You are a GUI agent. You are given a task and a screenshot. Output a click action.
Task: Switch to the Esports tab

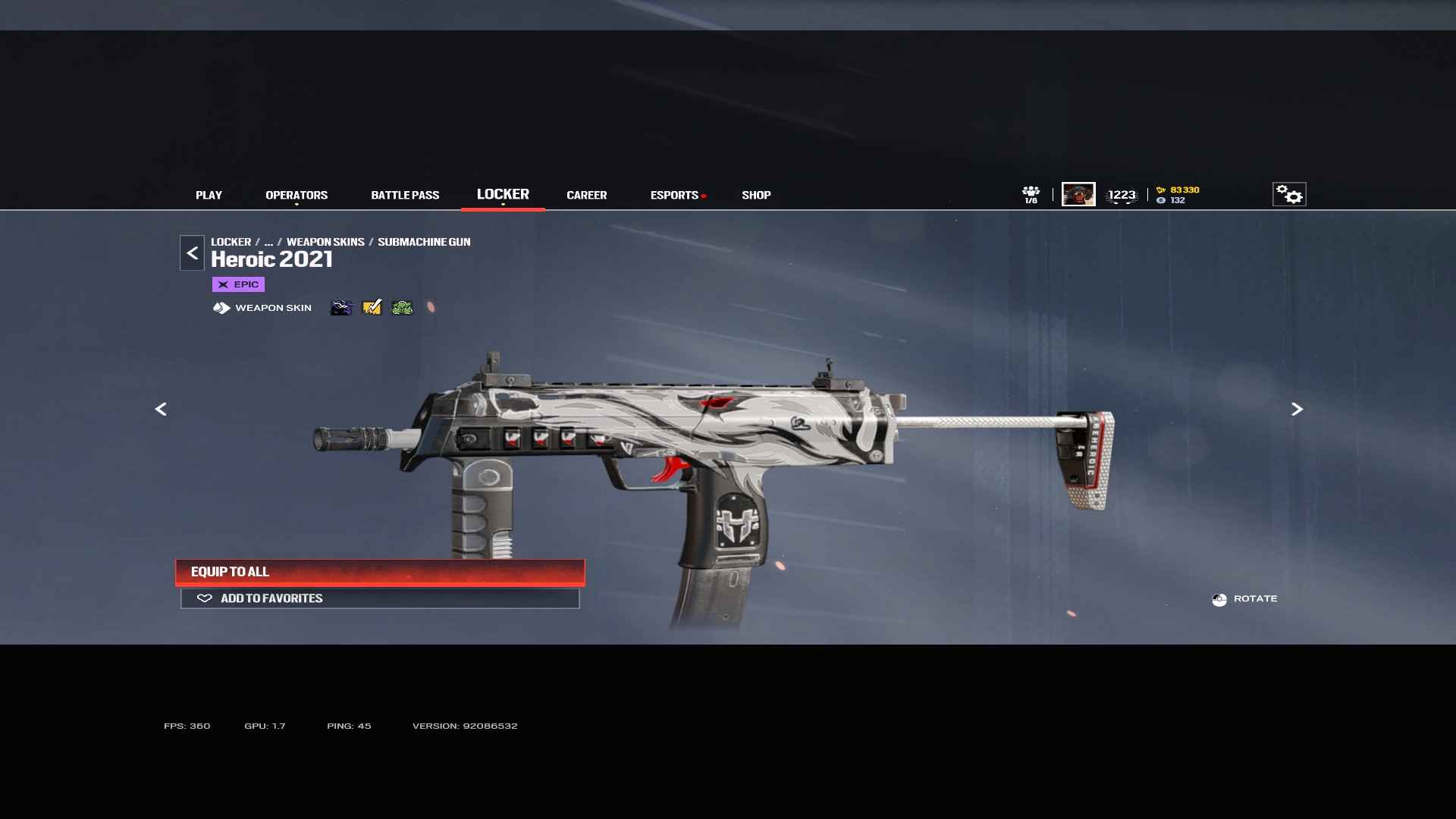(674, 195)
